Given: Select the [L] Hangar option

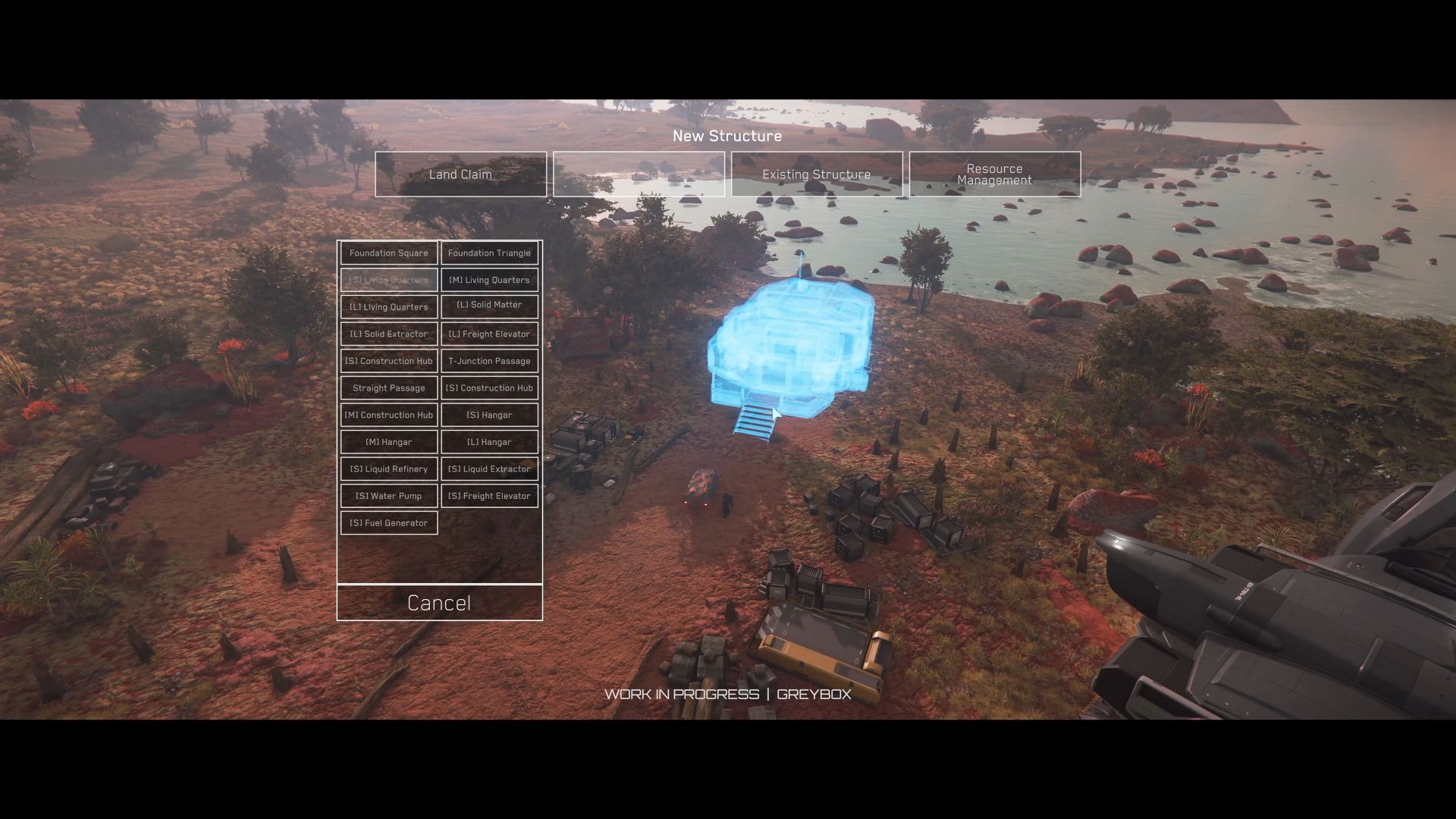Looking at the screenshot, I should click(489, 442).
